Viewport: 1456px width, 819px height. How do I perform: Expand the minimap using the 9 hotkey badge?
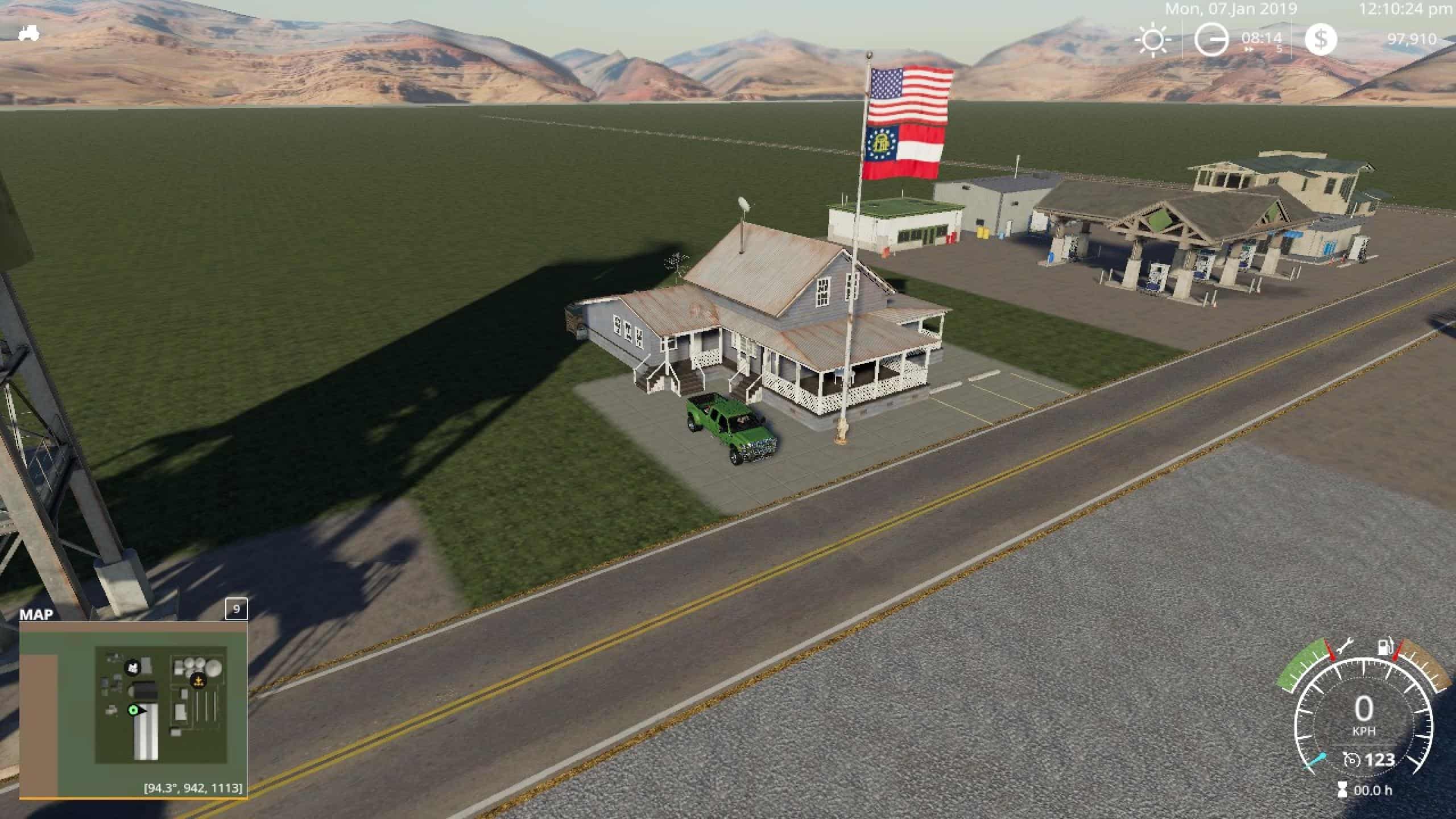pos(237,609)
